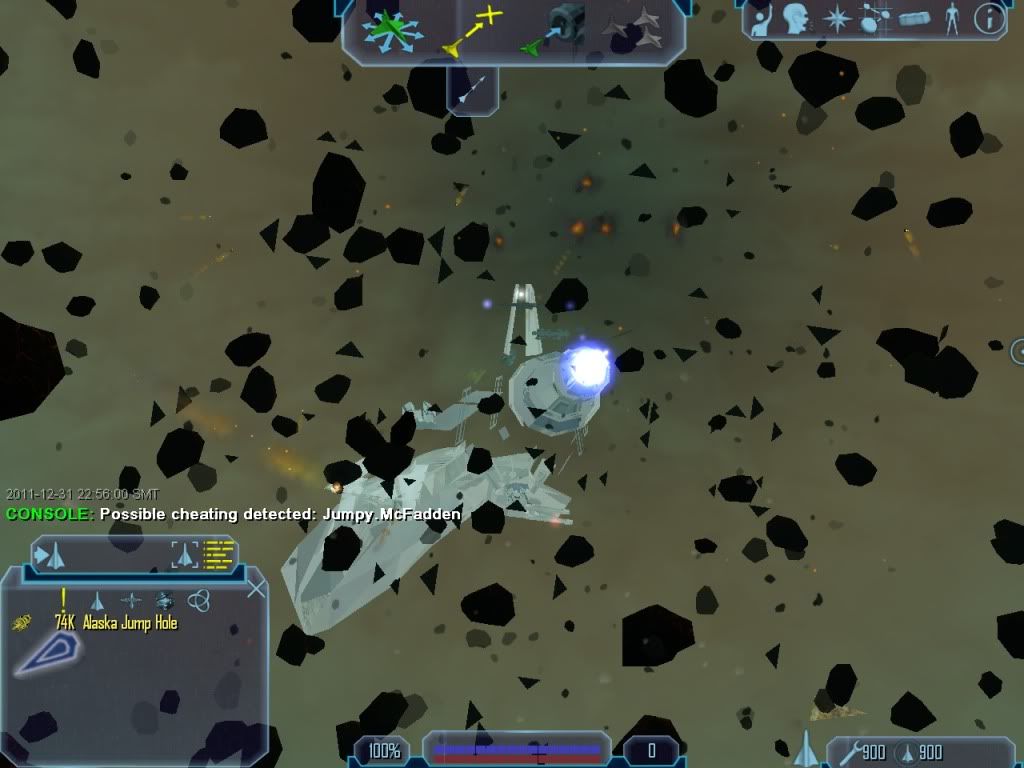Show the mission log network icon

click(874, 19)
